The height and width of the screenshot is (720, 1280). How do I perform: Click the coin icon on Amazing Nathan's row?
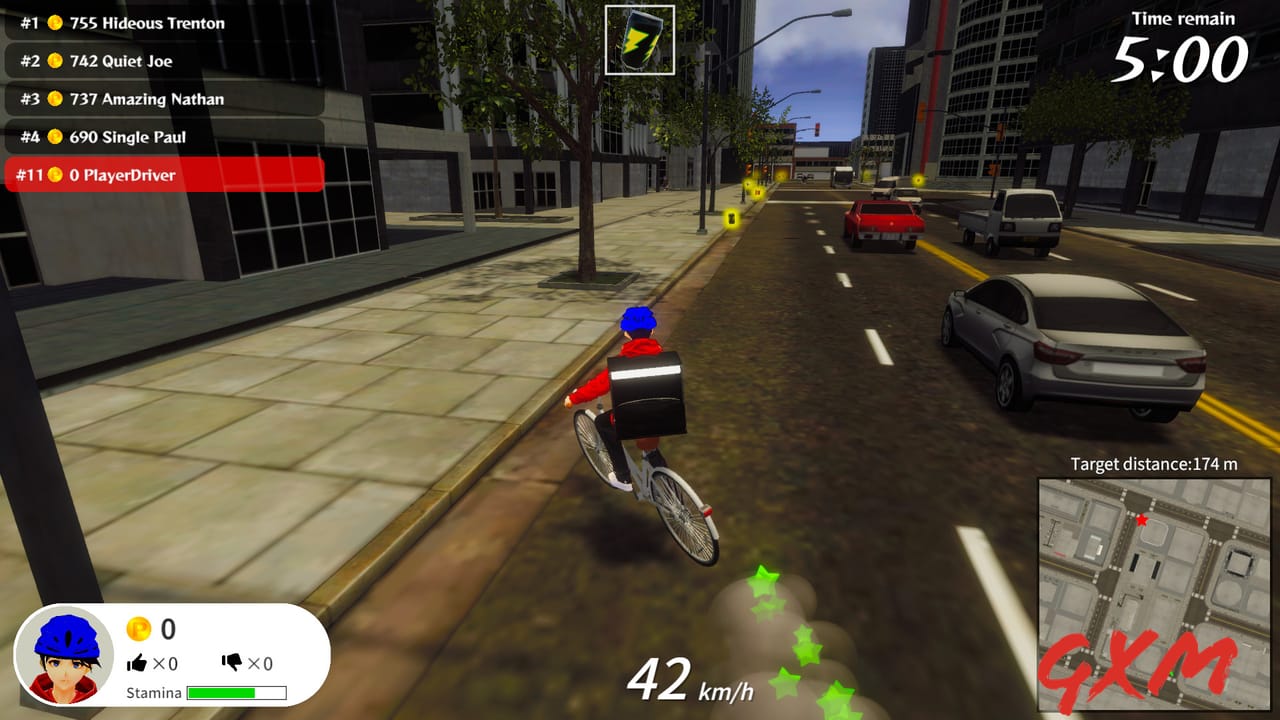coord(57,99)
